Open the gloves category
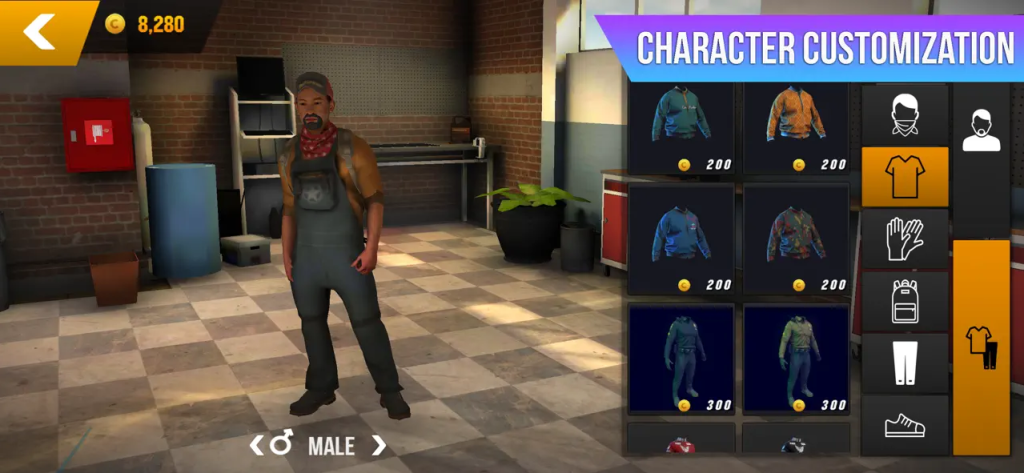1024x473 pixels. (904, 239)
